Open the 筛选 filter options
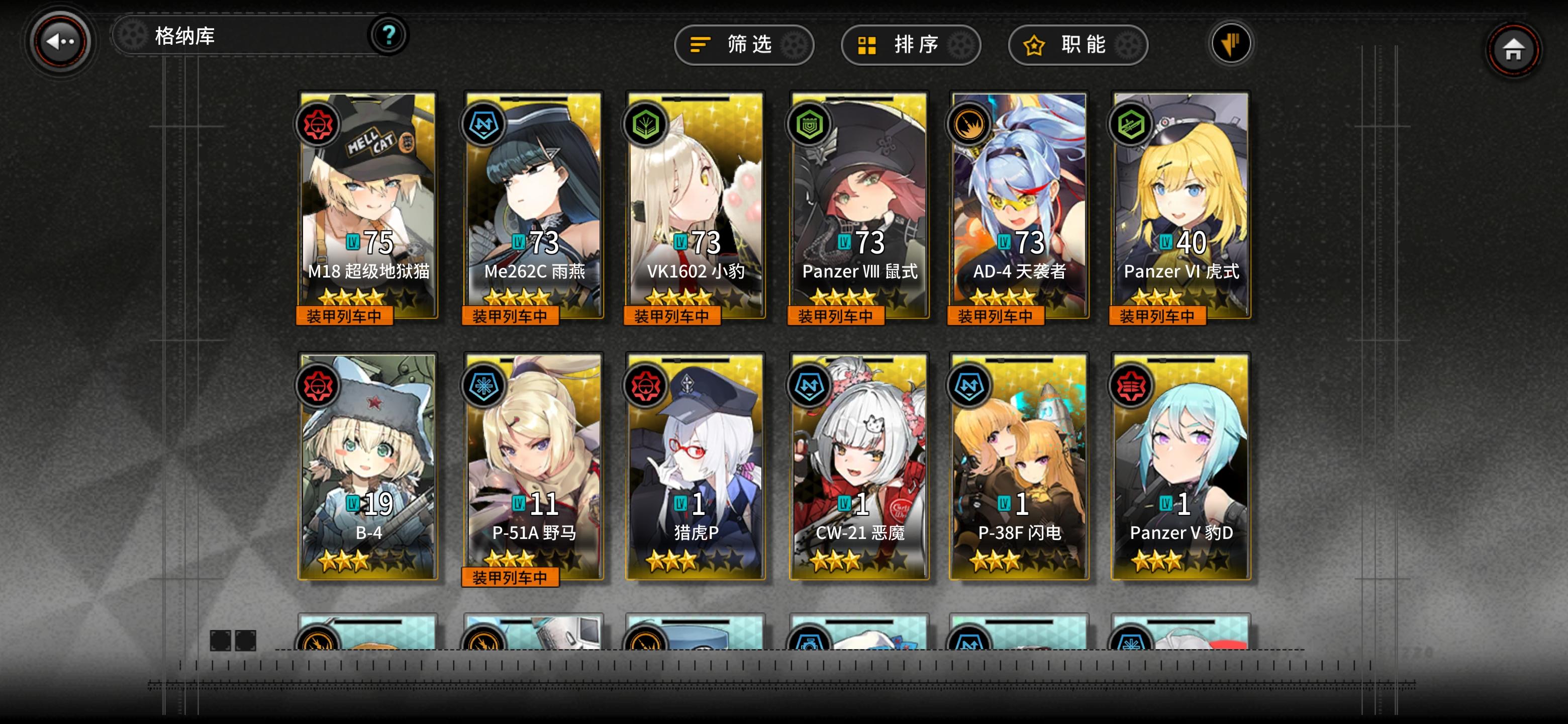Screen dimensions: 1568x724 pyautogui.click(x=744, y=44)
